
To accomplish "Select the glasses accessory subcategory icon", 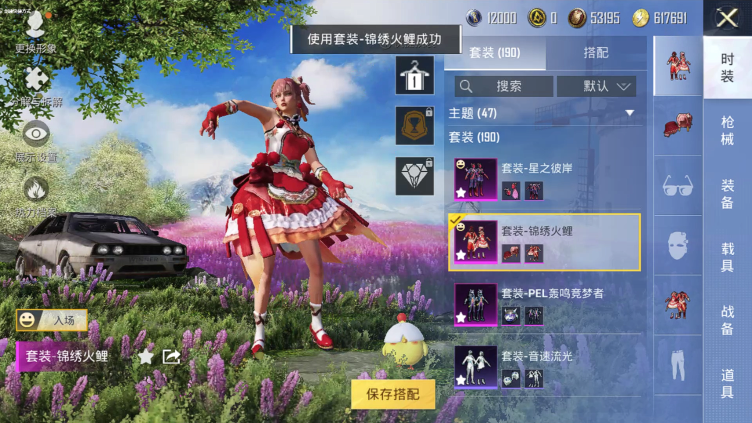I will coord(678,186).
